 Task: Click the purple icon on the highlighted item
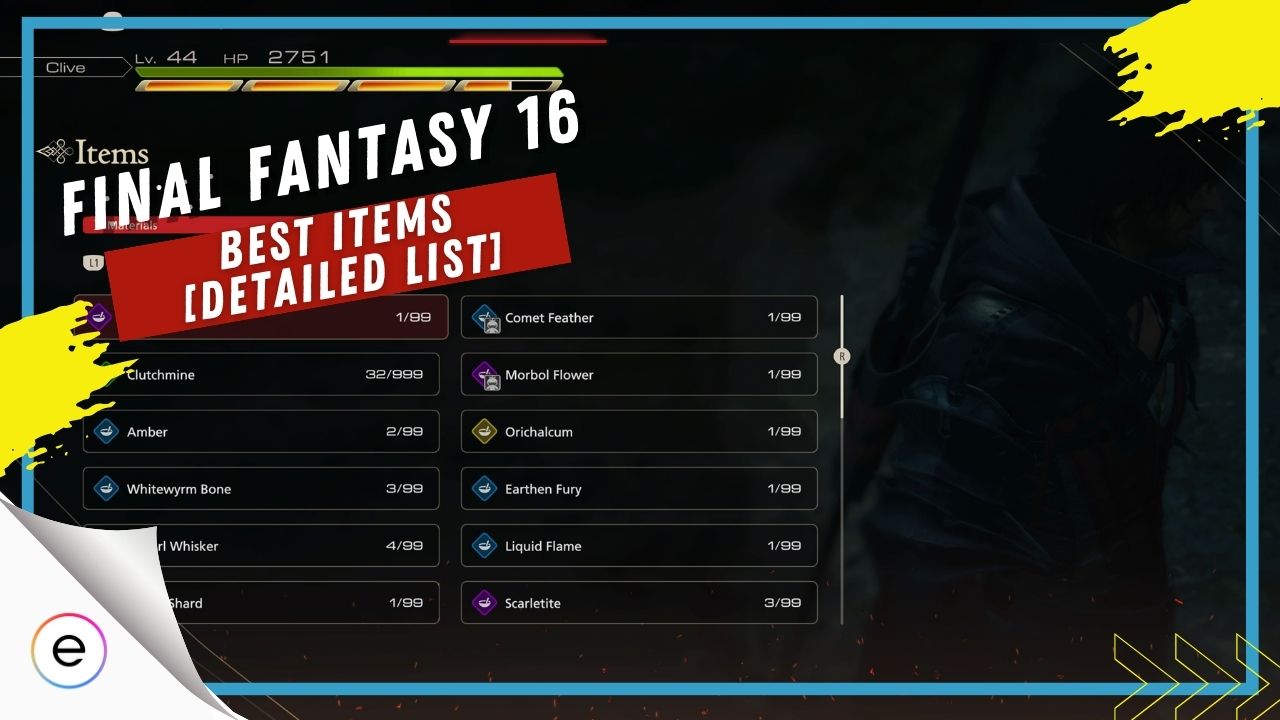(100, 316)
